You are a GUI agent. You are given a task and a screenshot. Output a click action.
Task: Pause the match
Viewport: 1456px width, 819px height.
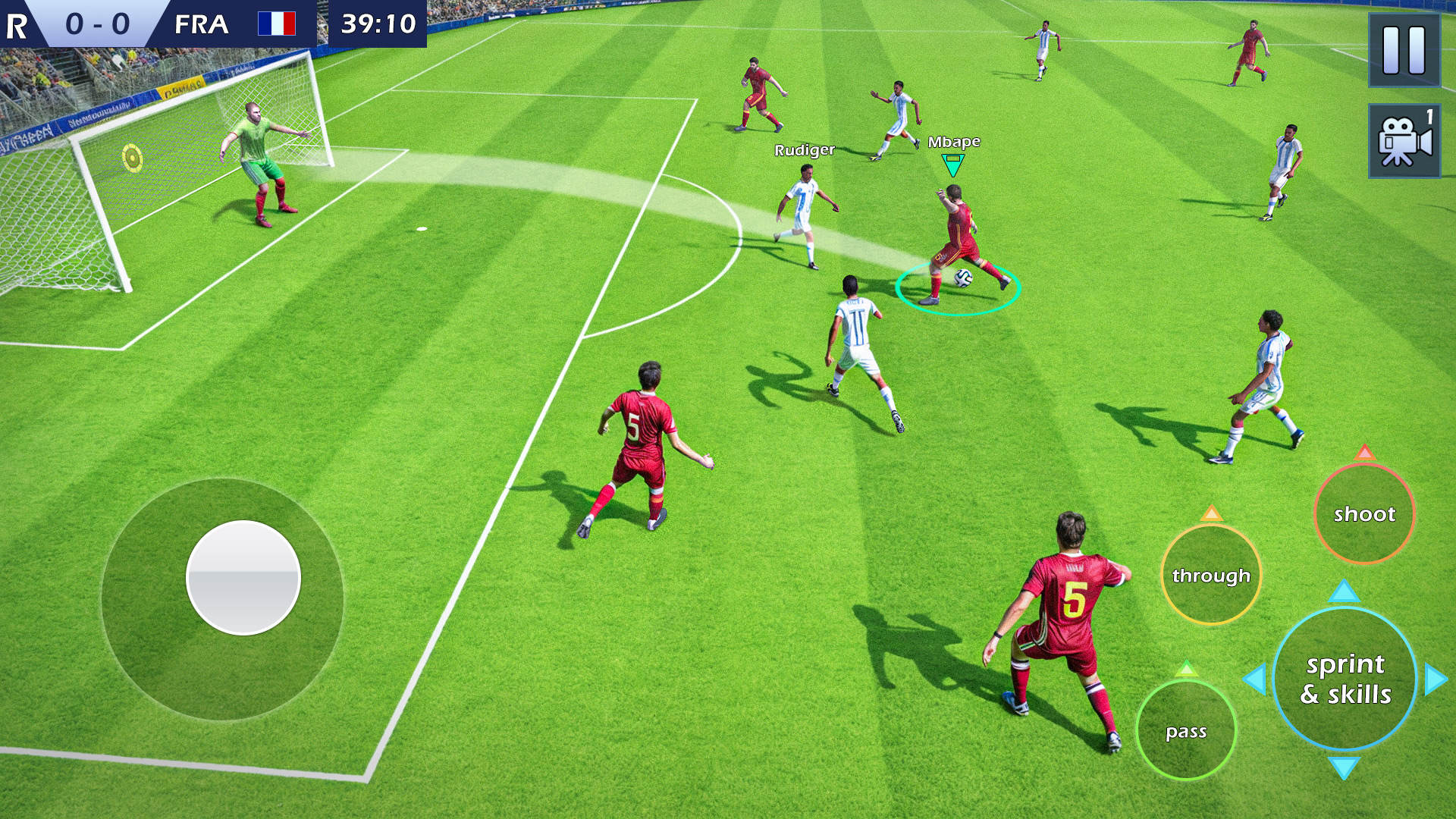[1404, 50]
